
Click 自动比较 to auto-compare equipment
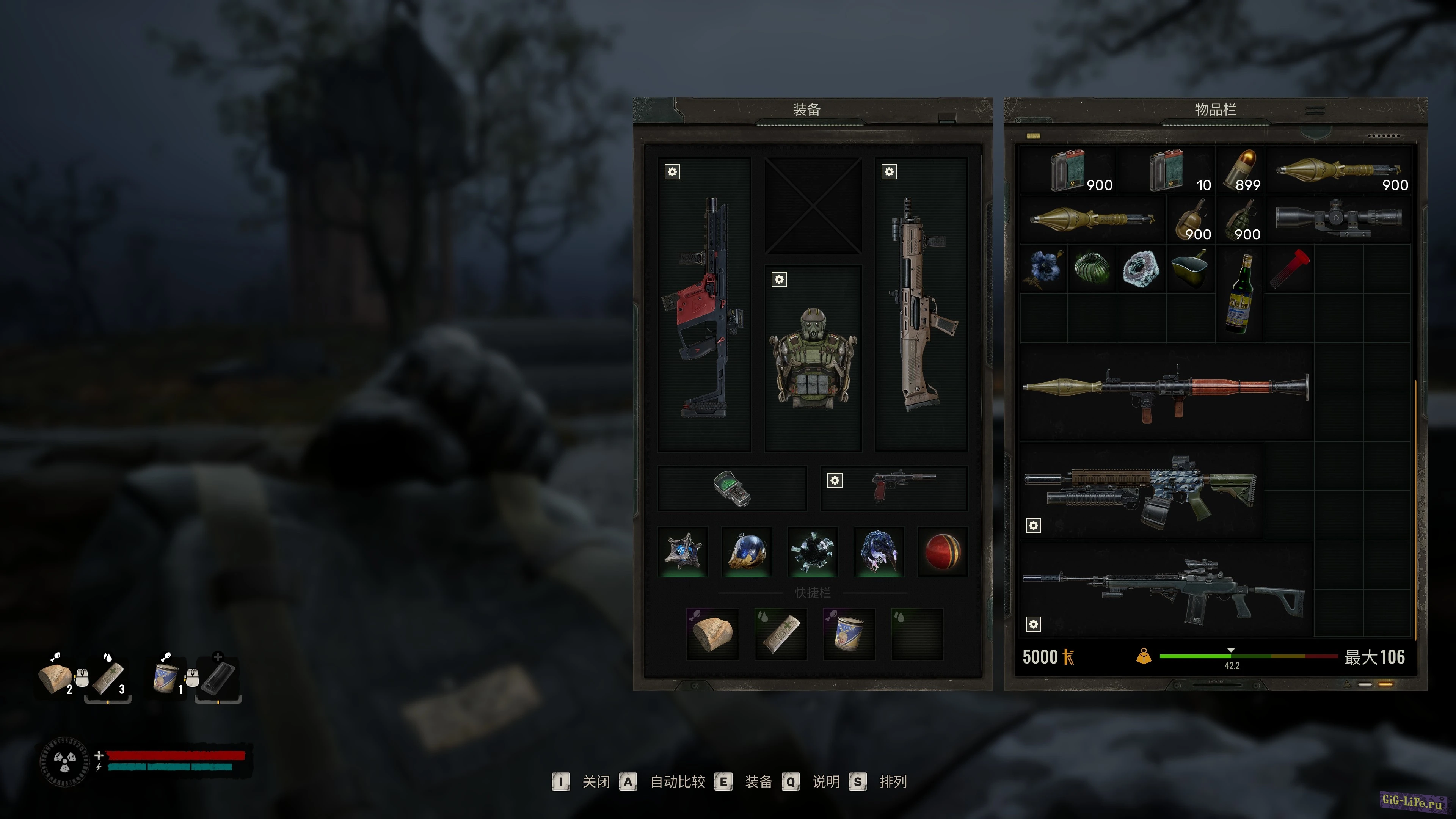click(677, 782)
